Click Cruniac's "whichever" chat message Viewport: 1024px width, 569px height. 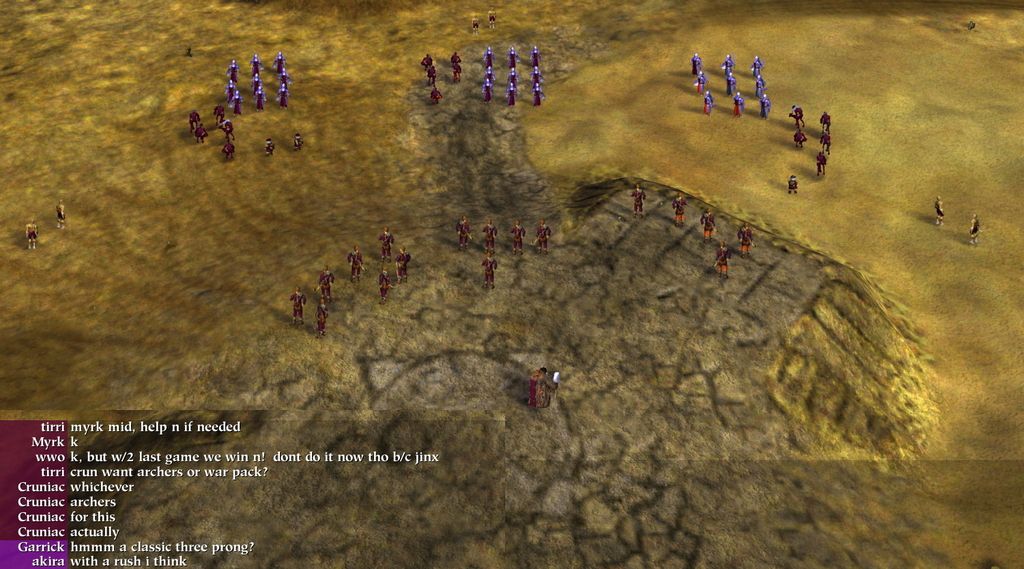pyautogui.click(x=102, y=487)
